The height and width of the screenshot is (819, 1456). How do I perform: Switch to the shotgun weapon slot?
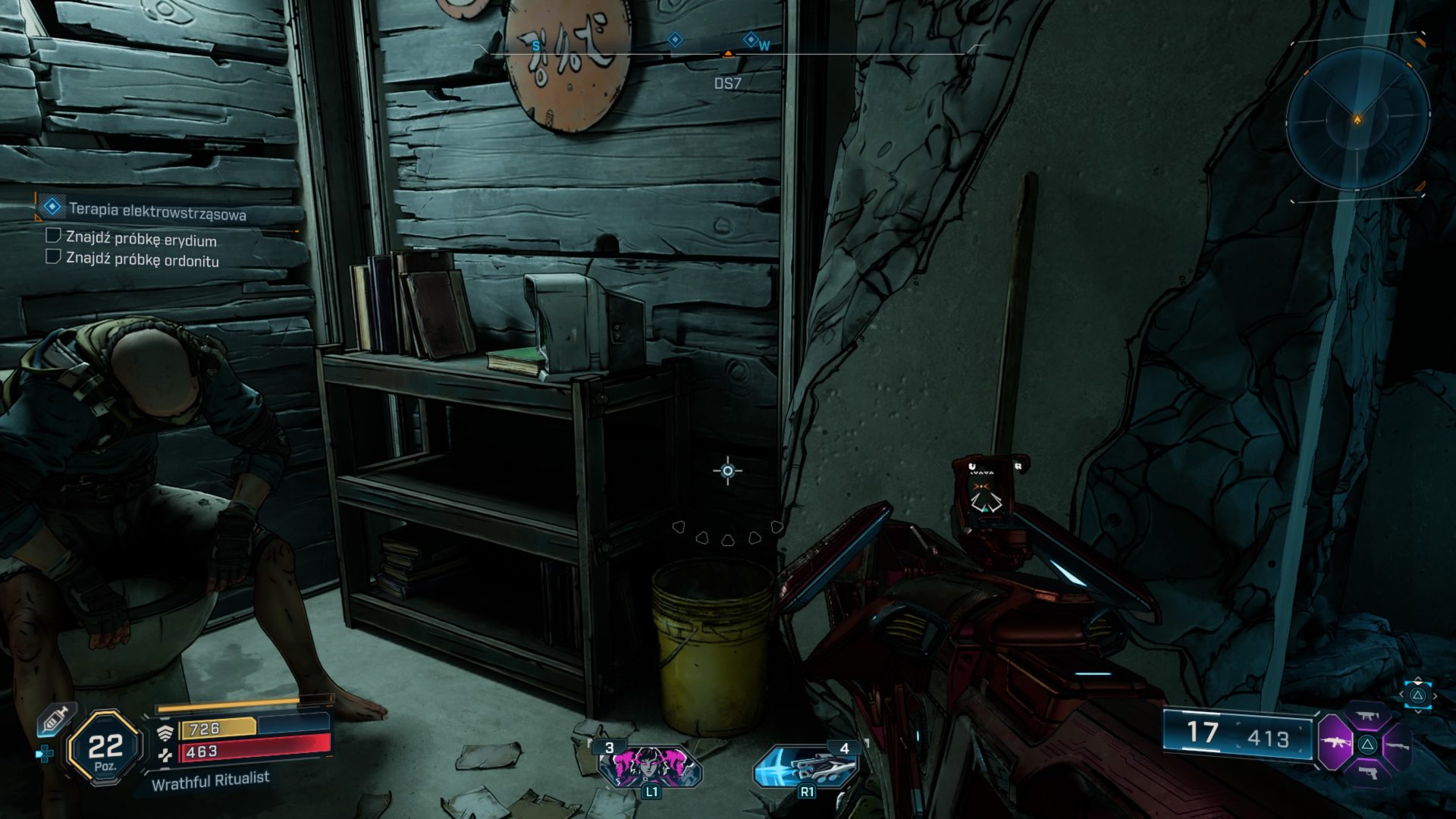pyautogui.click(x=1398, y=745)
